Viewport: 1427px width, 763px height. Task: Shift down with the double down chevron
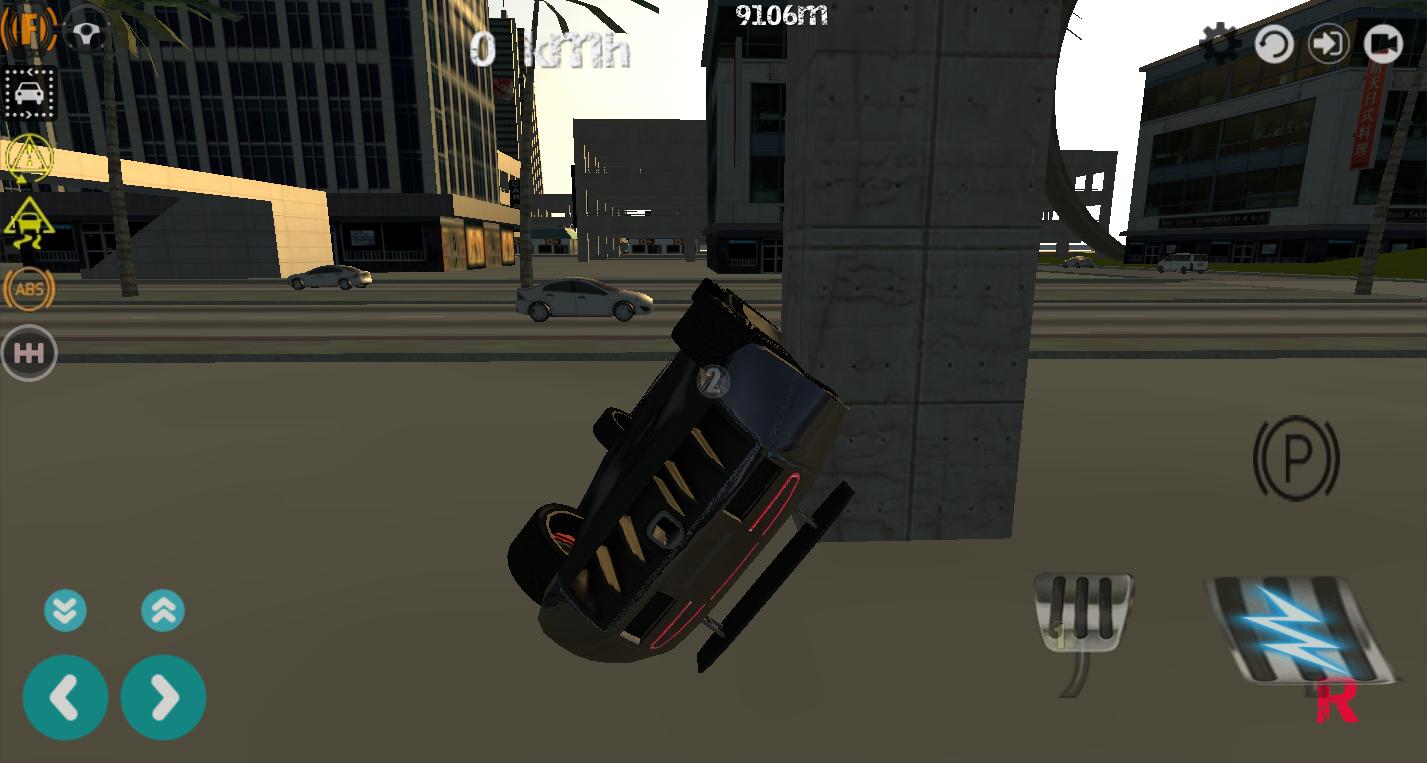(65, 610)
